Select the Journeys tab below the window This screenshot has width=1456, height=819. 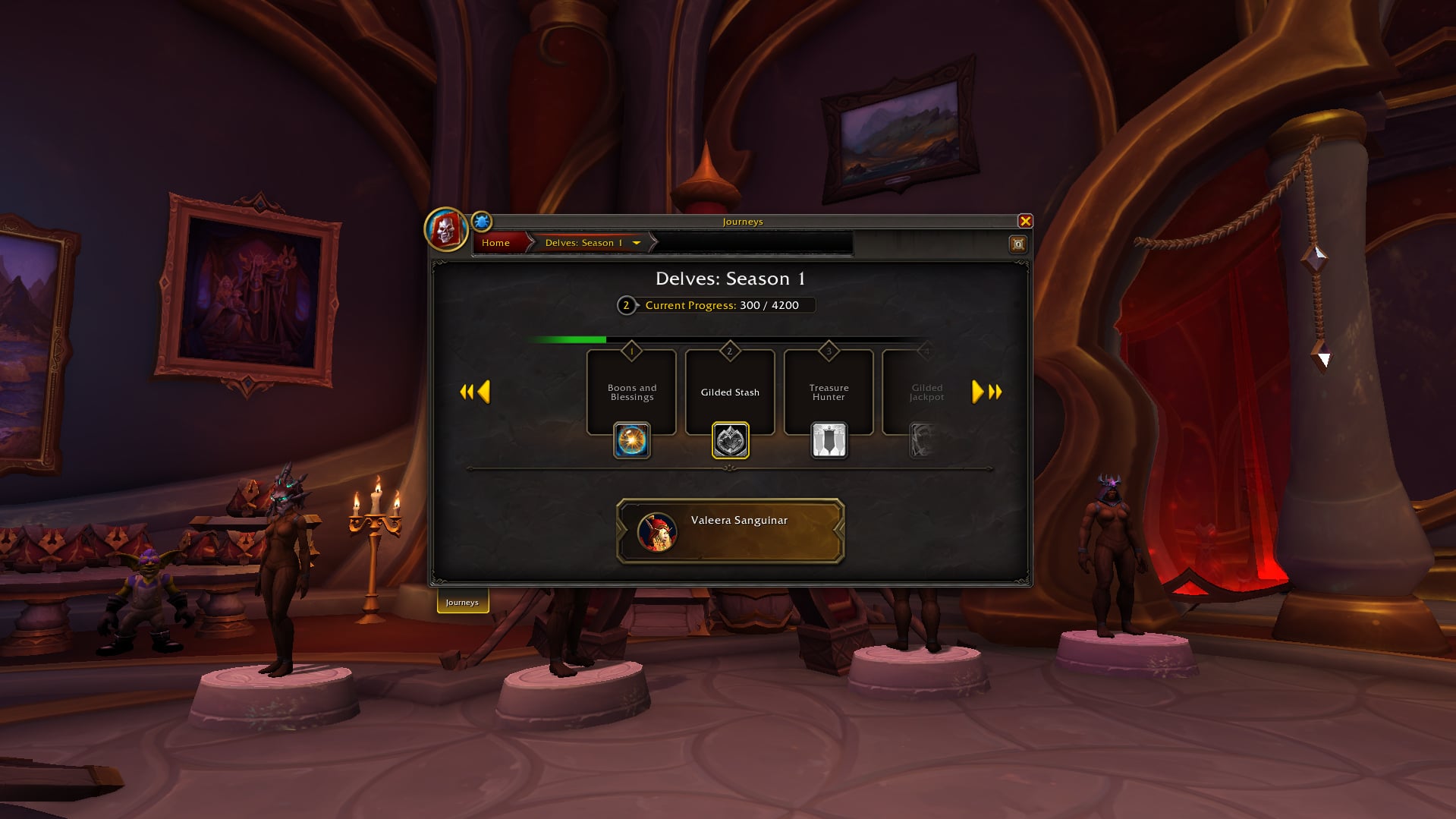pyautogui.click(x=462, y=602)
